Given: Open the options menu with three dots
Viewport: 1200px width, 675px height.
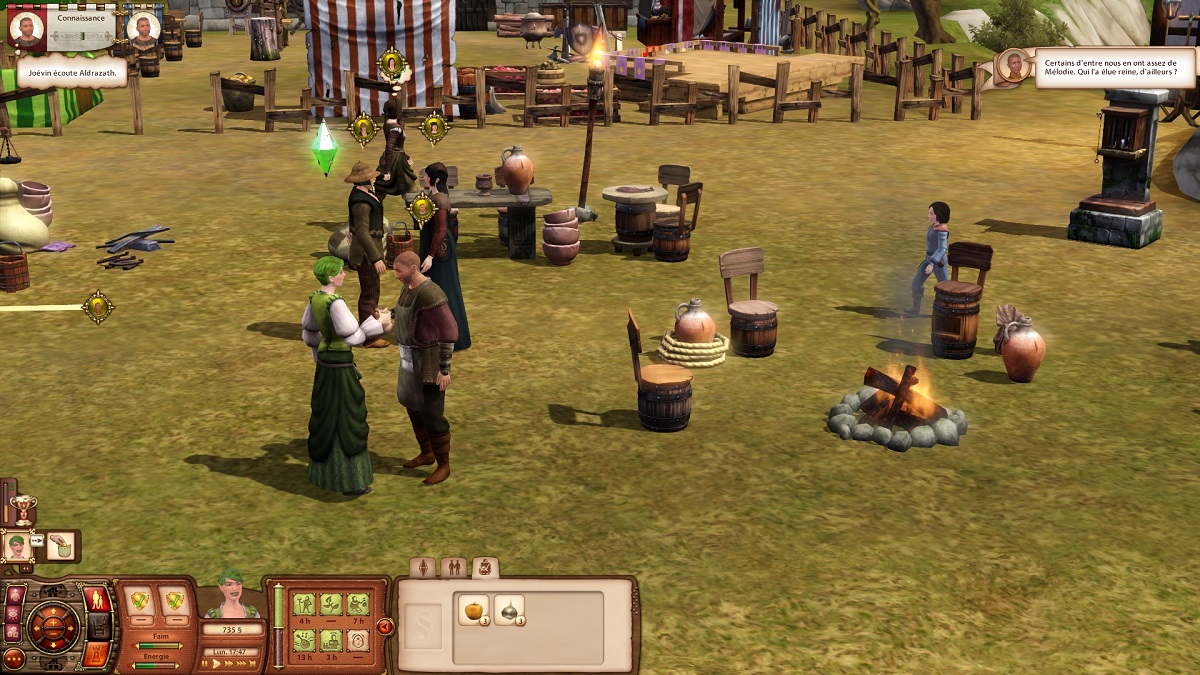Looking at the screenshot, I should (14, 659).
